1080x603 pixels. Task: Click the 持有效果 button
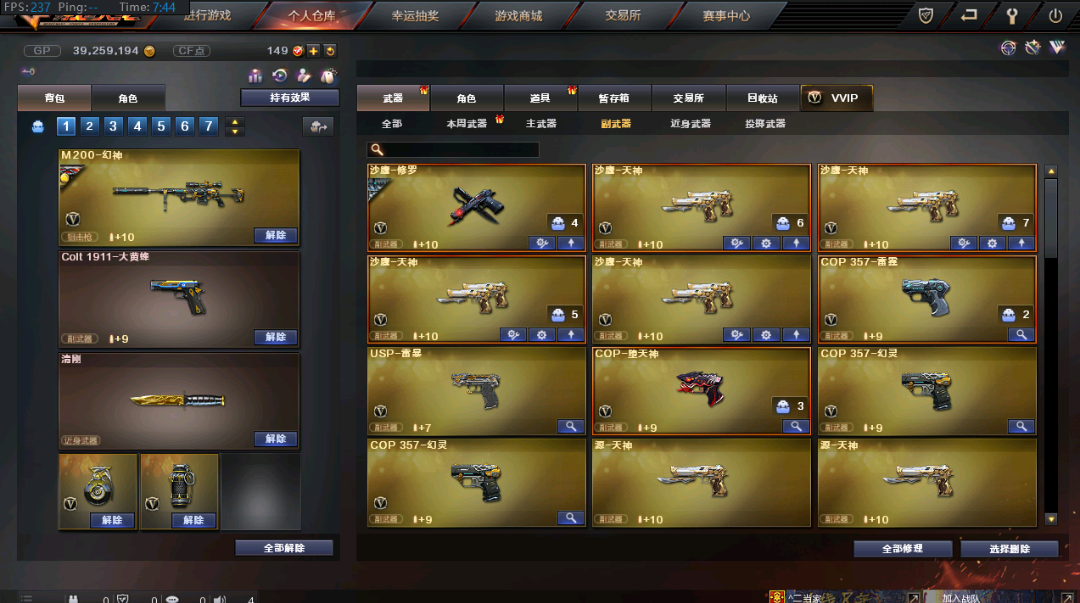[290, 98]
